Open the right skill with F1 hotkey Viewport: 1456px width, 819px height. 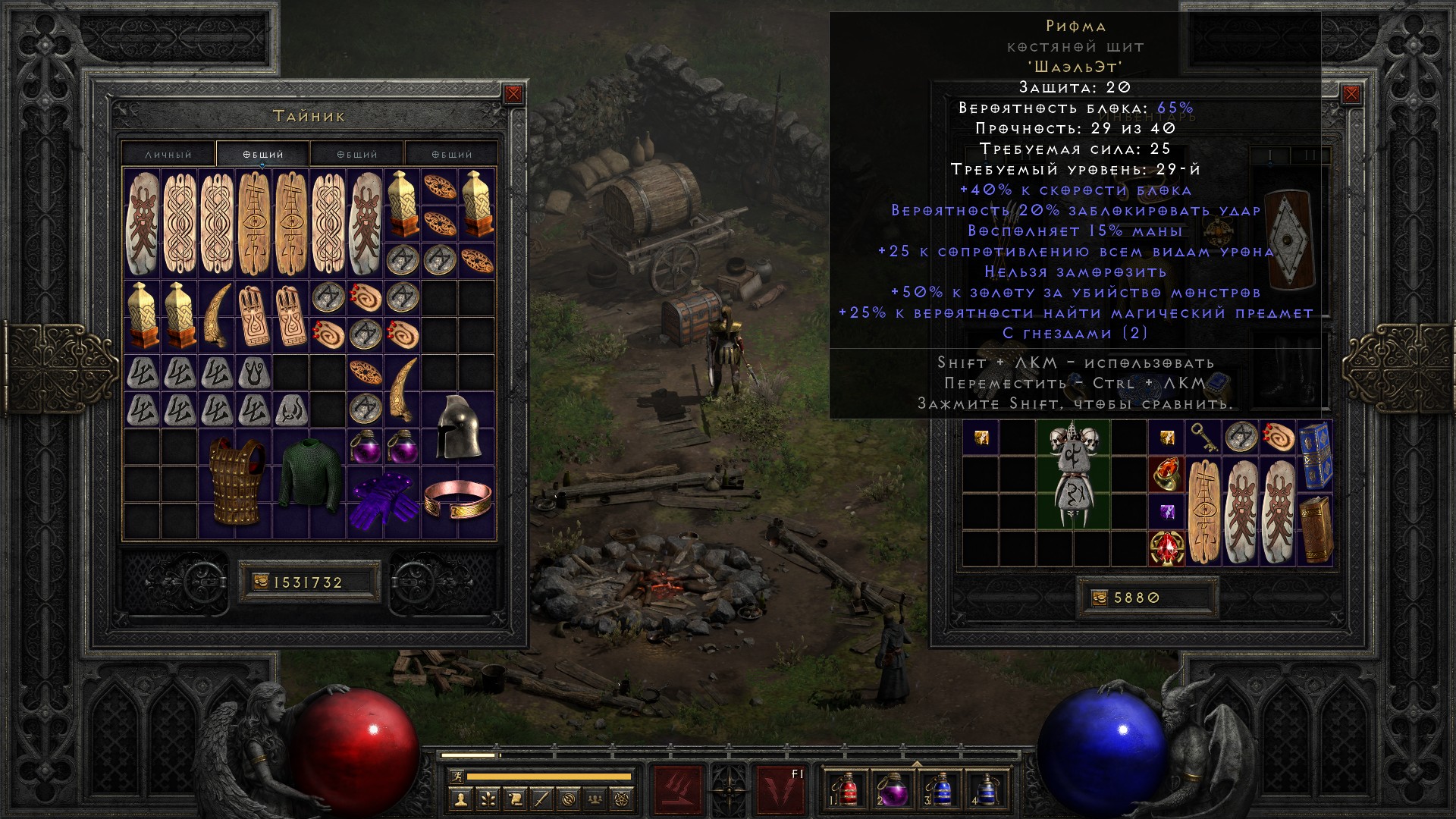click(781, 789)
